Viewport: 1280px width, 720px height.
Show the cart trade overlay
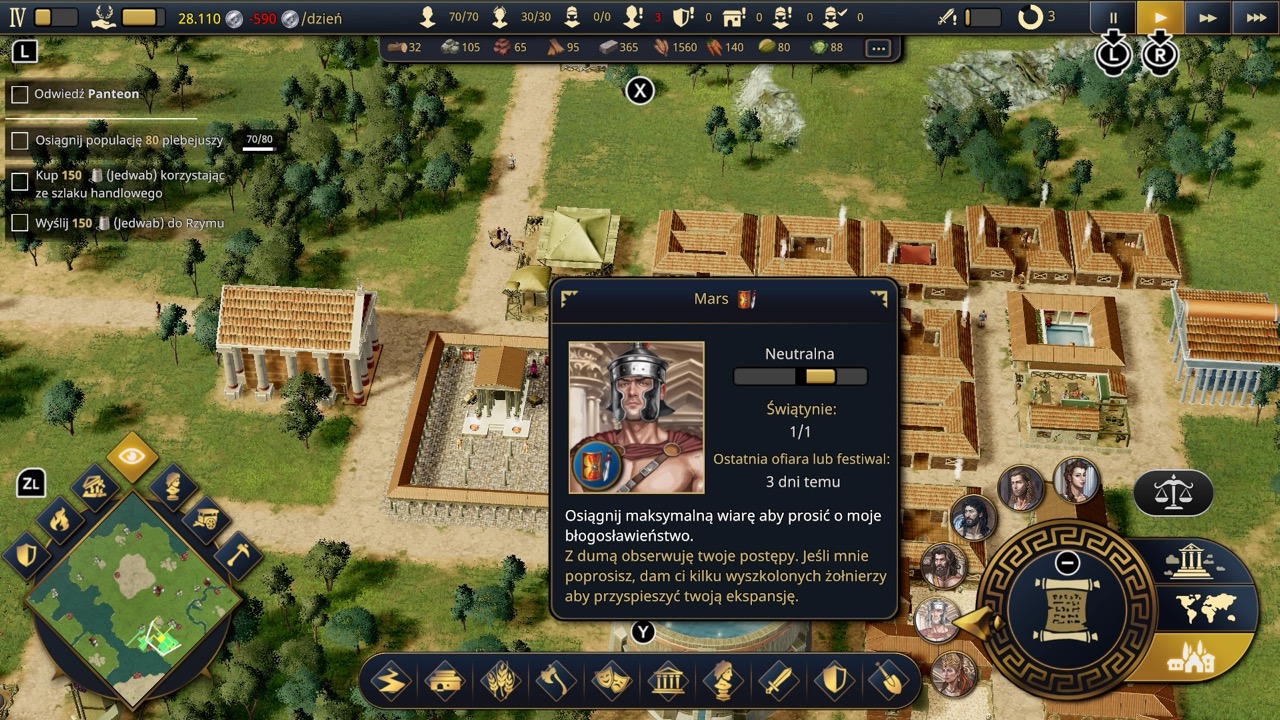(x=204, y=520)
